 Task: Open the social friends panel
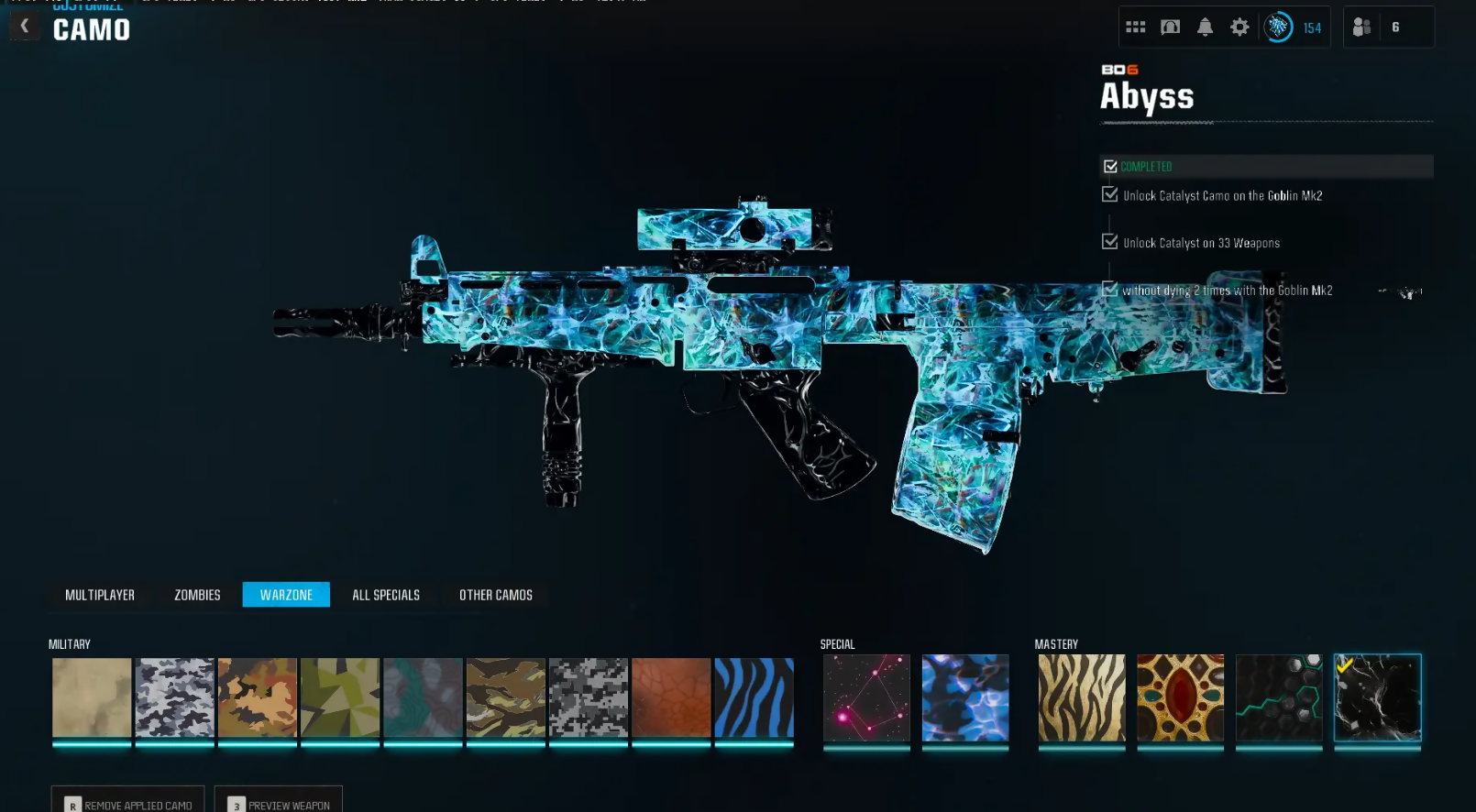1377,27
